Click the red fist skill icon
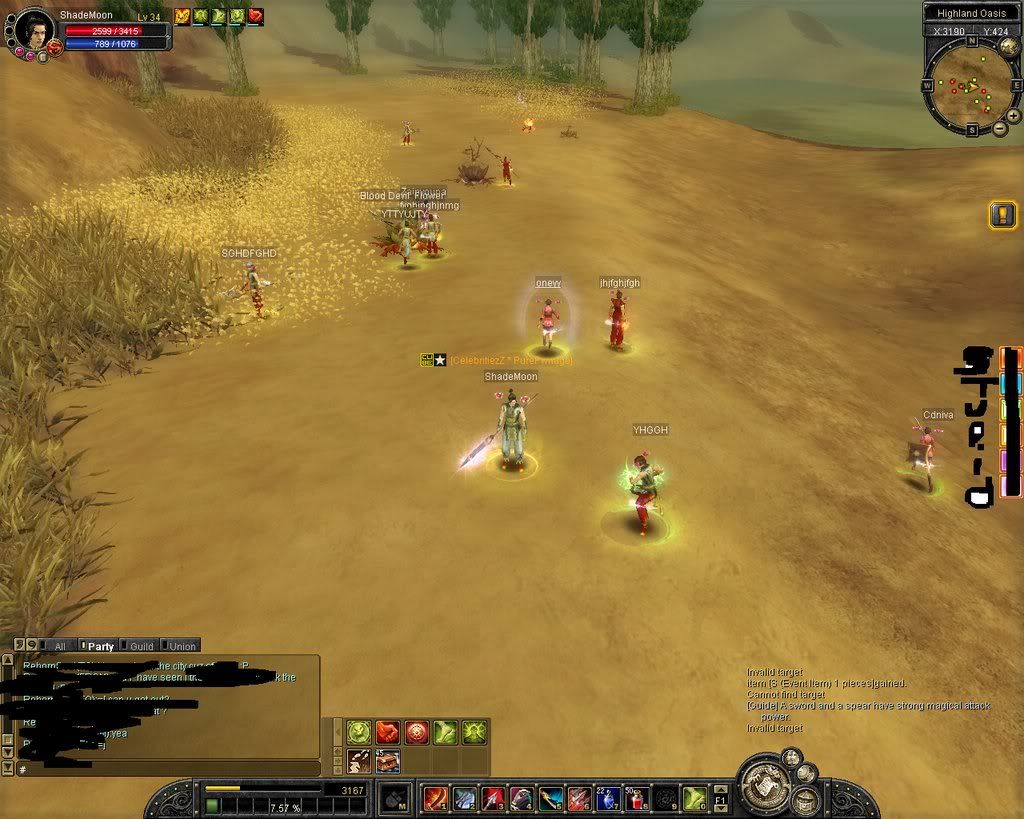1024x819 pixels. (x=388, y=732)
